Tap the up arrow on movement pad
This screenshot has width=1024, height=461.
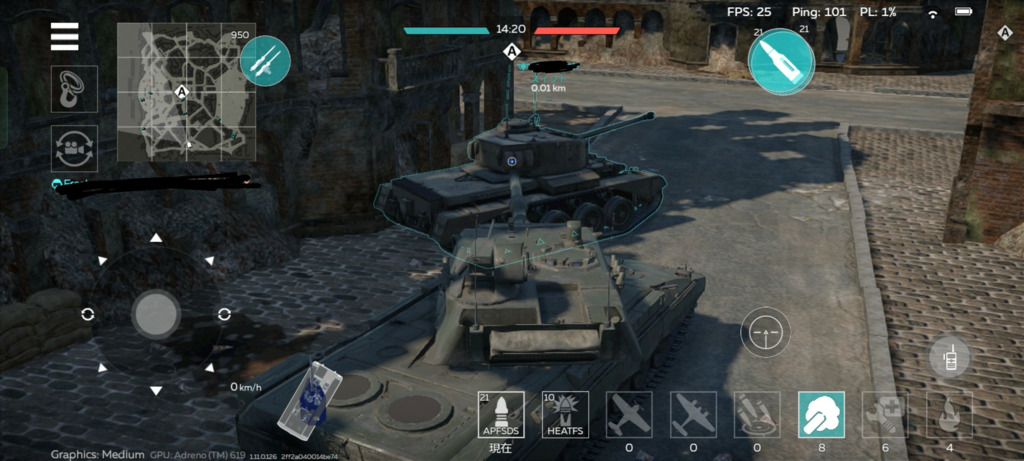point(155,238)
